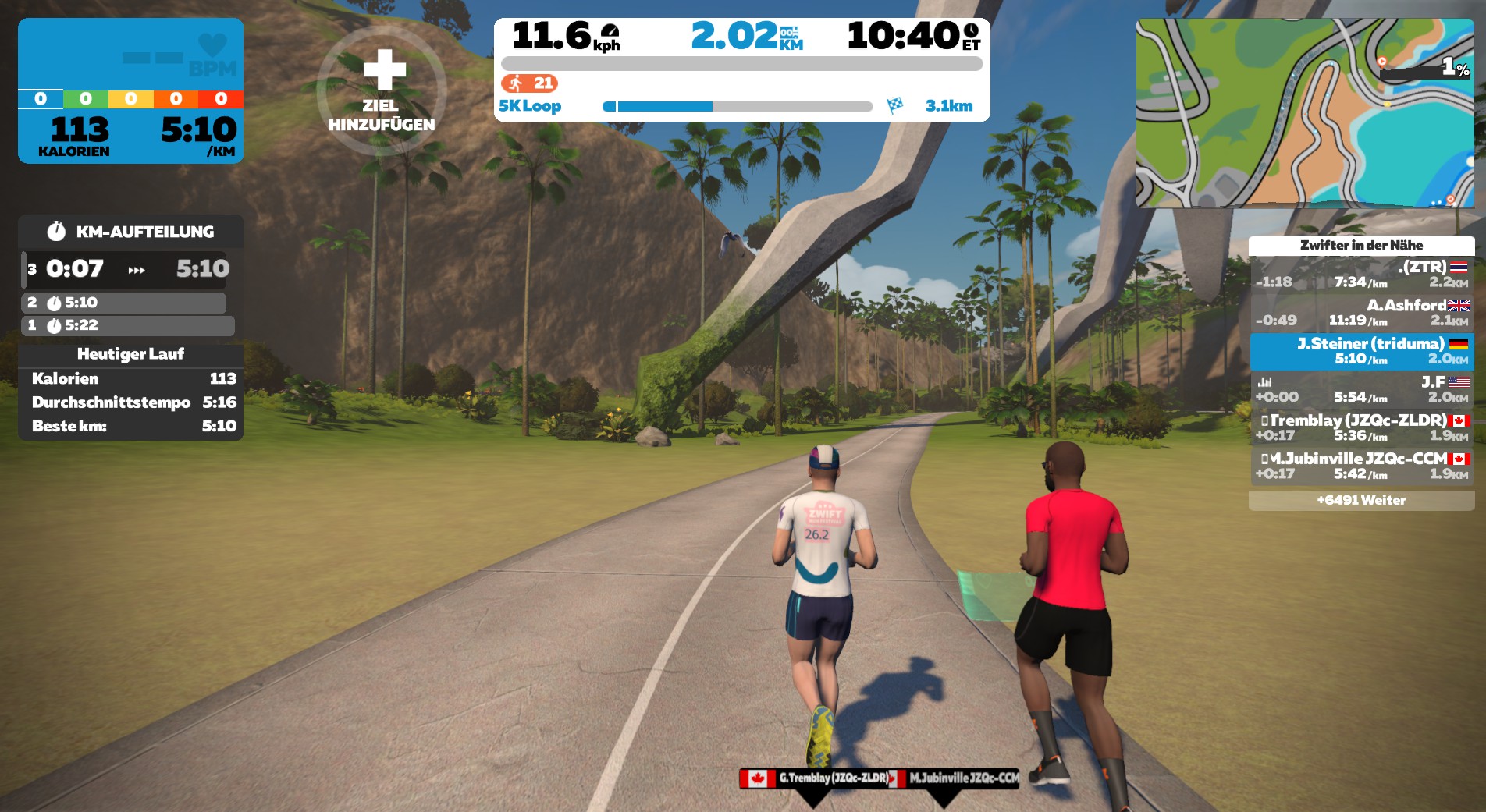Pick the Tremblay (JZQc-ZLDR) list entry
Screen dimensions: 1486x812
point(1361,427)
